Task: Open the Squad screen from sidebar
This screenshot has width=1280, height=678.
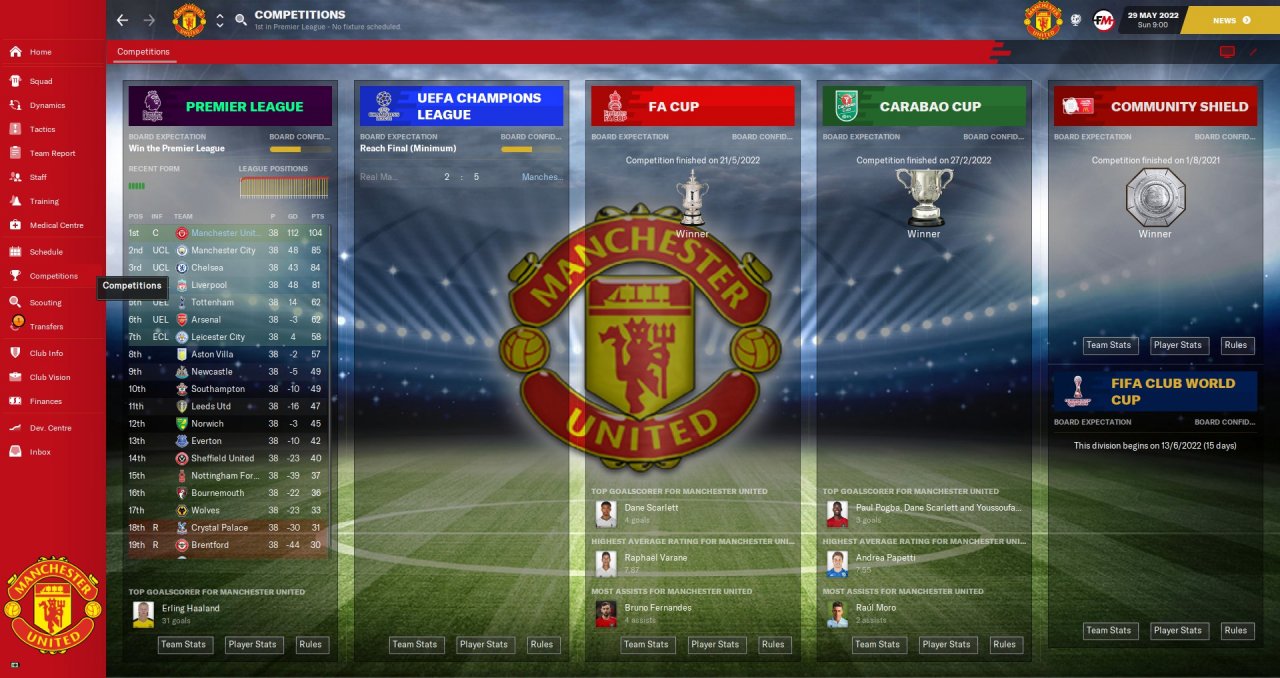Action: (40, 81)
